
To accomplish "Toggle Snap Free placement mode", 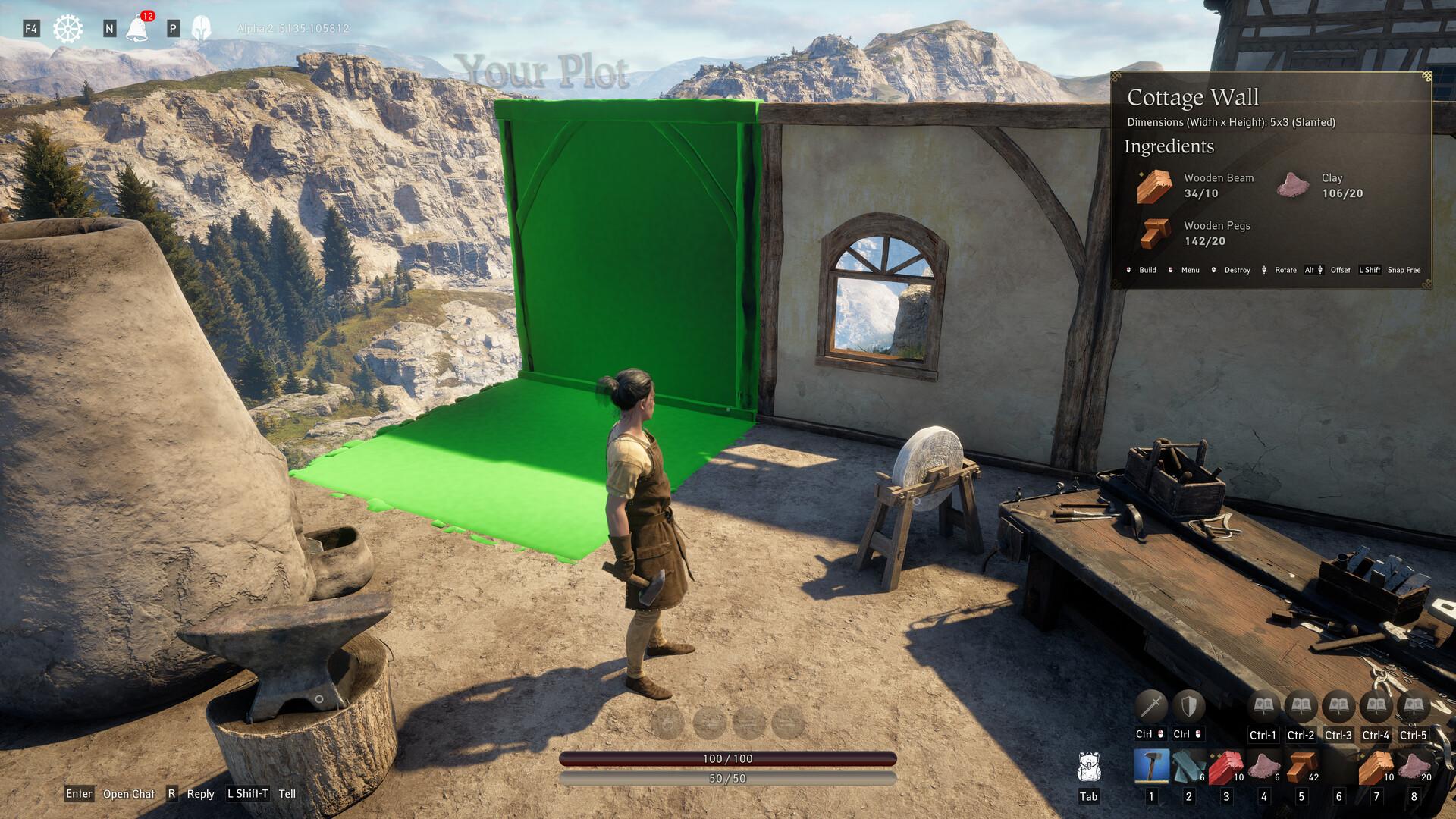I will [1405, 270].
